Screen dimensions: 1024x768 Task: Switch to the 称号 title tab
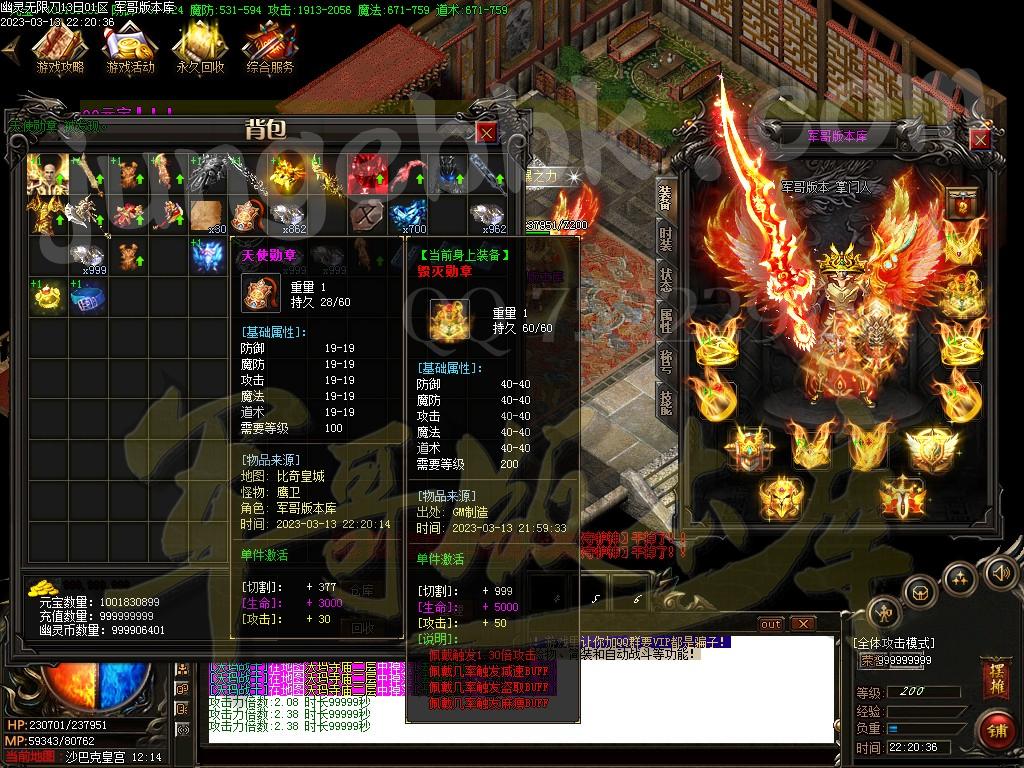(666, 359)
